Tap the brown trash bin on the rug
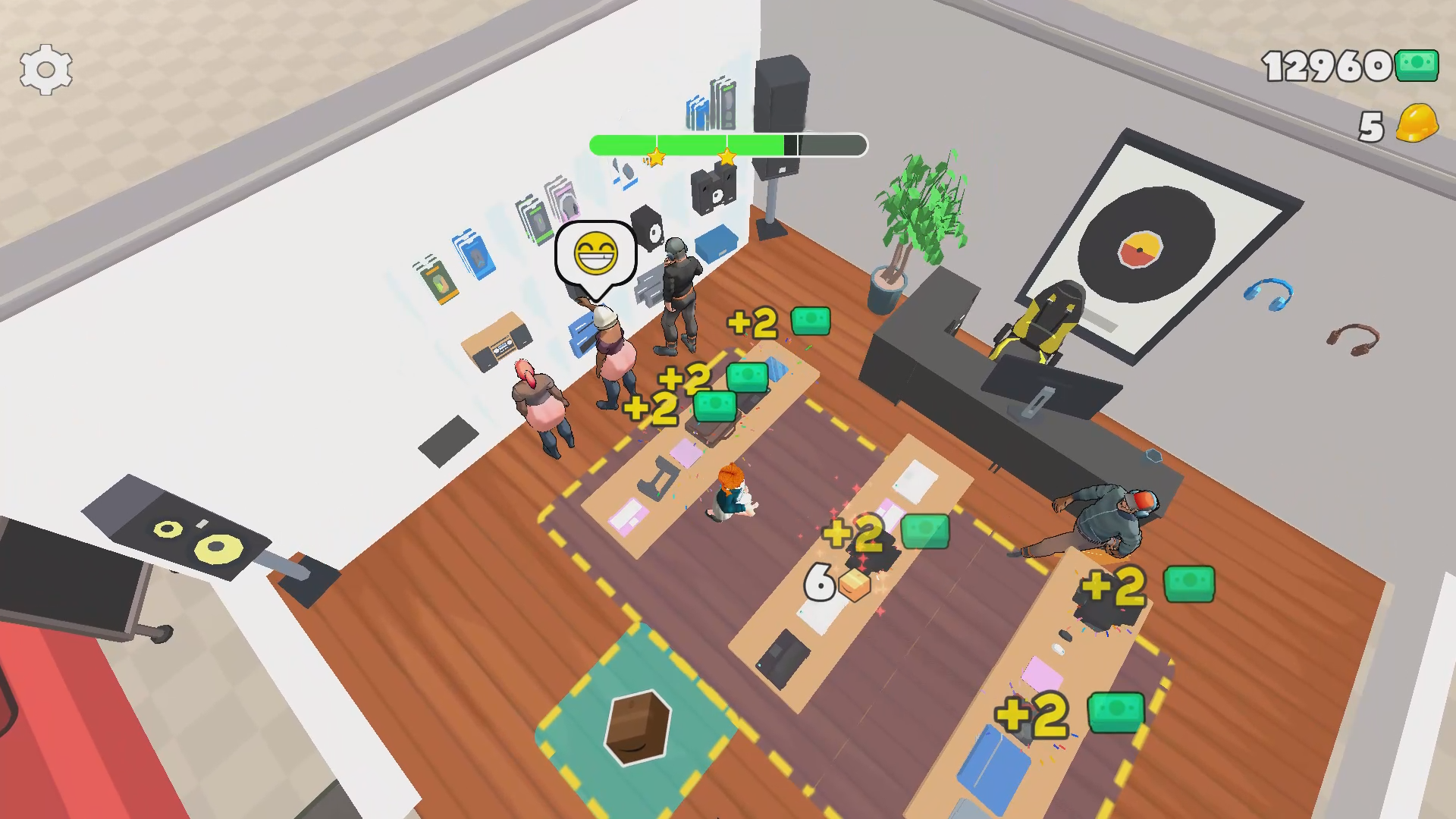This screenshot has height=819, width=1456. [639, 728]
